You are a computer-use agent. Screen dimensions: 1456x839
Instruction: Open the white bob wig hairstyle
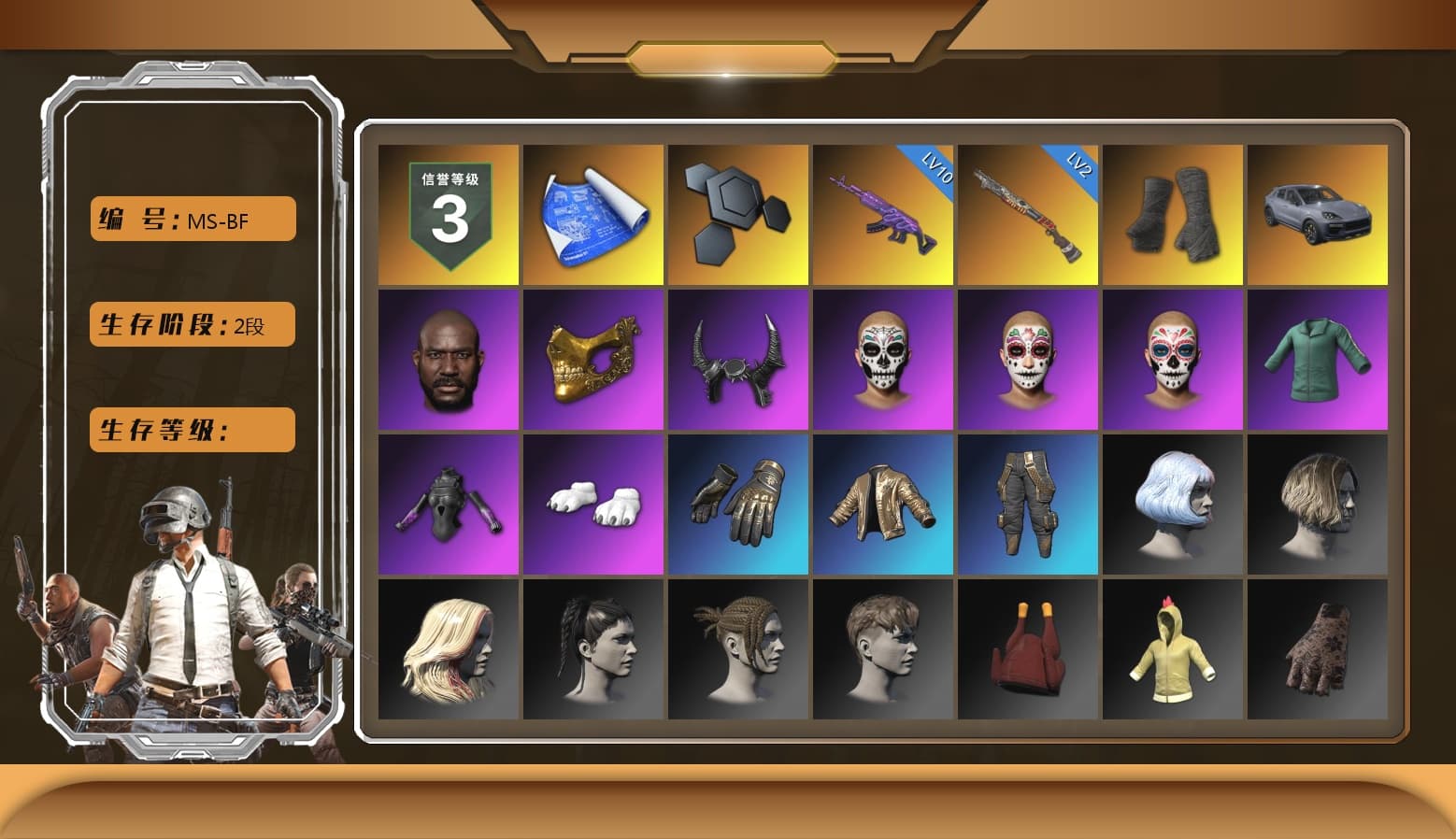tap(1175, 505)
